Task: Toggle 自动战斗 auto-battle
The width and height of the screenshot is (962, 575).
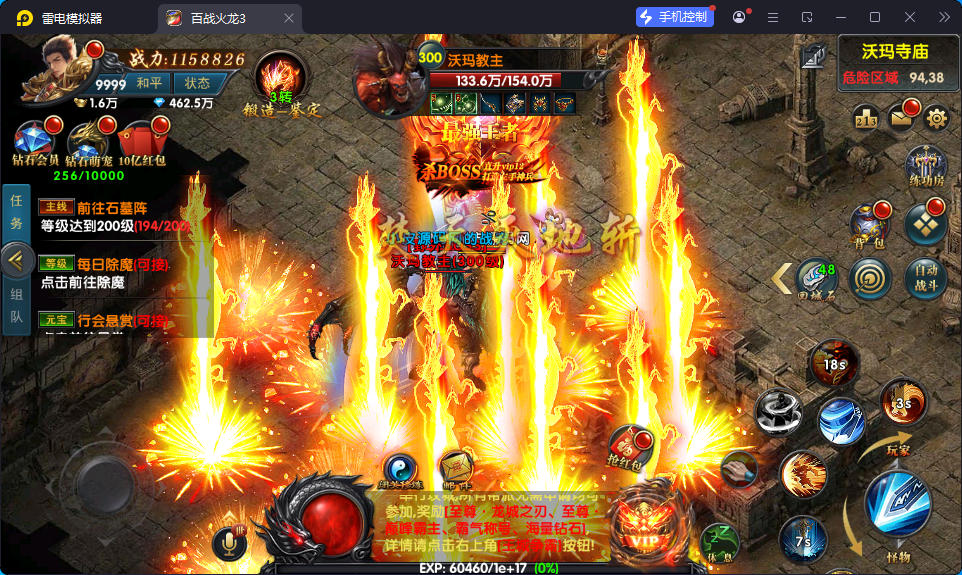Action: pos(926,275)
